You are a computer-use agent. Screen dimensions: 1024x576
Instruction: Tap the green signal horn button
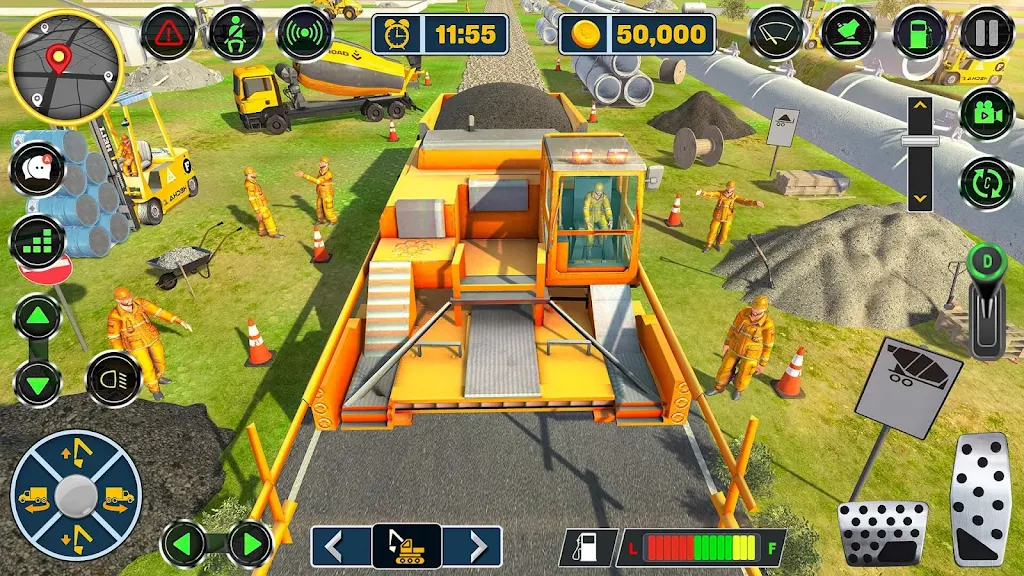click(x=304, y=33)
